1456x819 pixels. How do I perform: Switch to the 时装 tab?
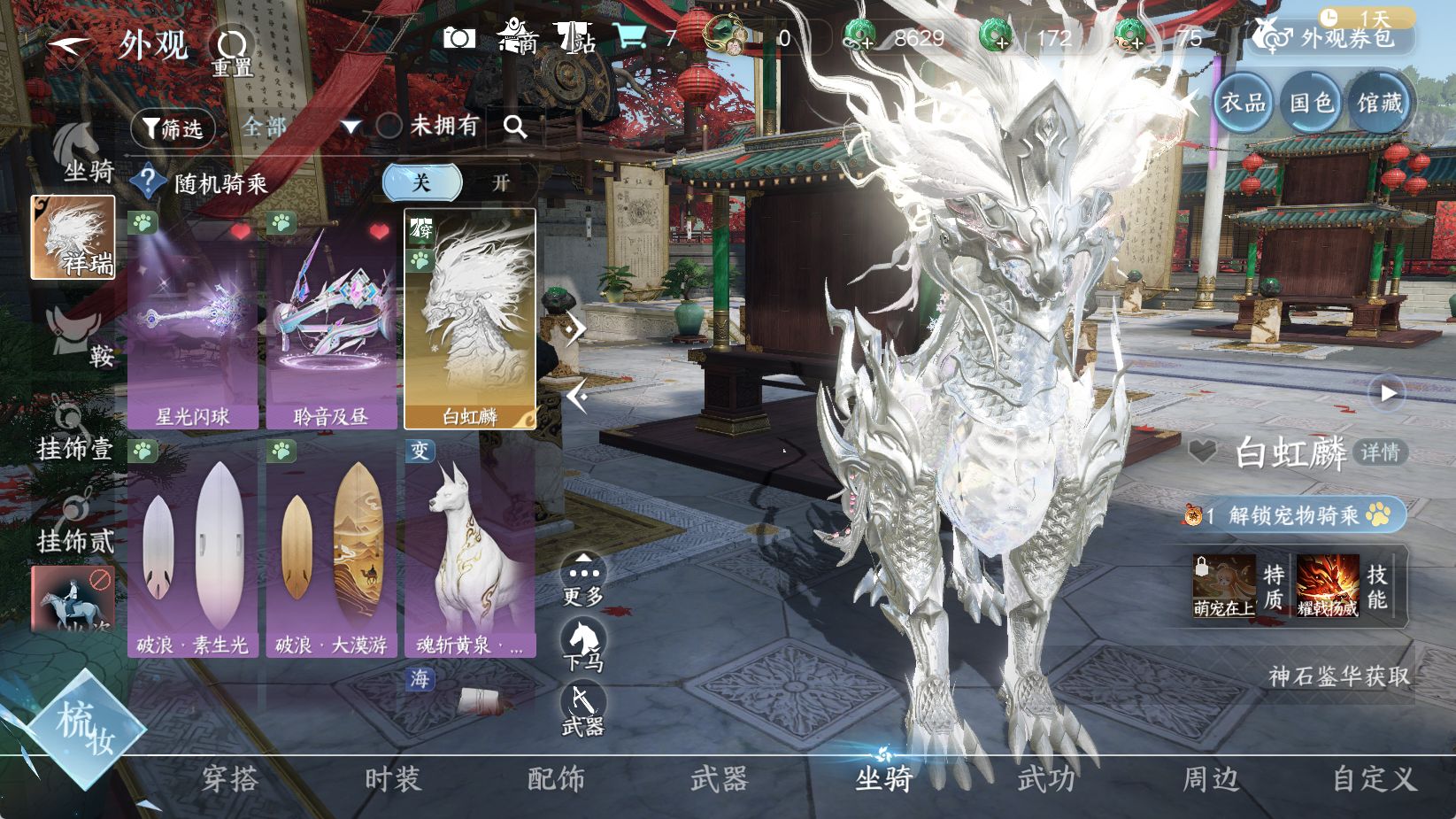(x=392, y=779)
